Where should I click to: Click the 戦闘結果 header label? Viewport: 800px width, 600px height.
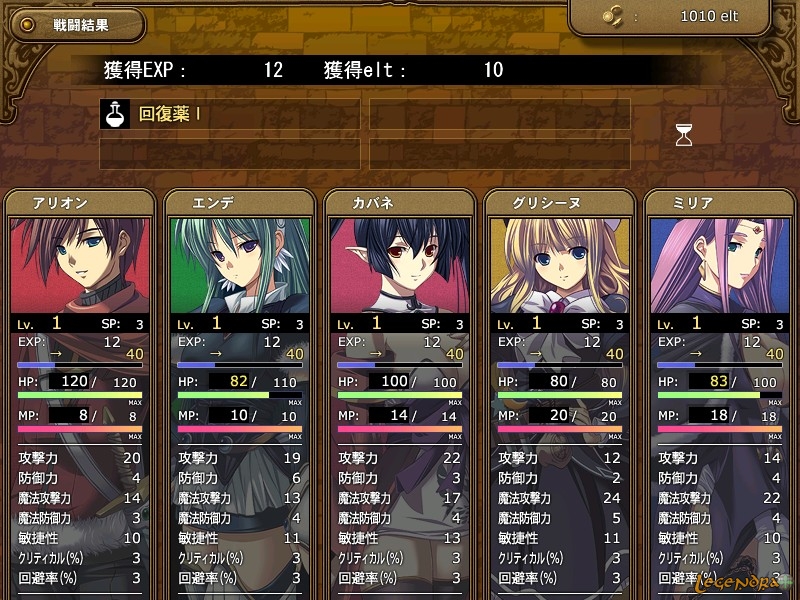click(80, 25)
